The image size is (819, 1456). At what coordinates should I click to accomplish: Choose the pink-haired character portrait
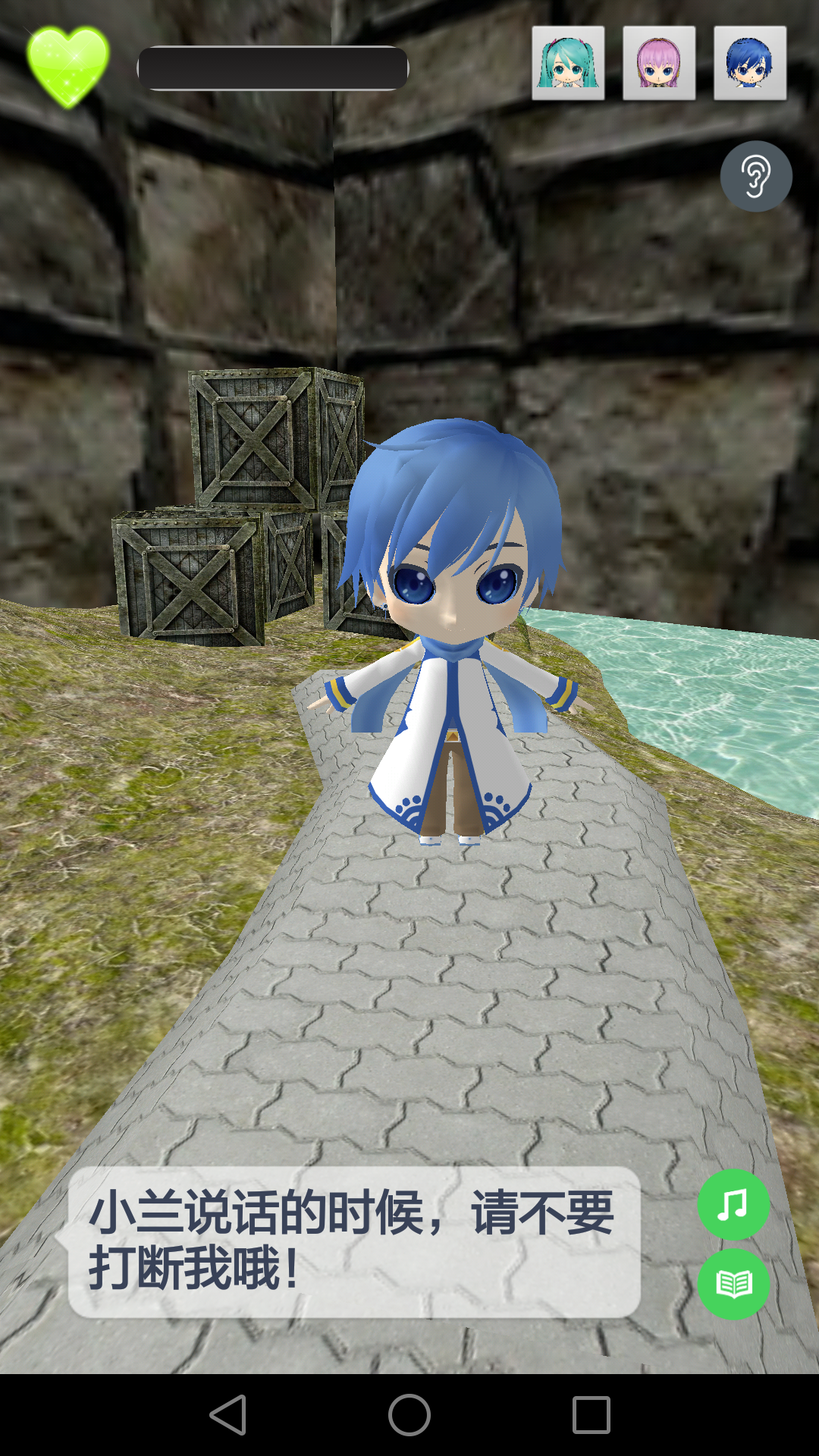click(659, 64)
